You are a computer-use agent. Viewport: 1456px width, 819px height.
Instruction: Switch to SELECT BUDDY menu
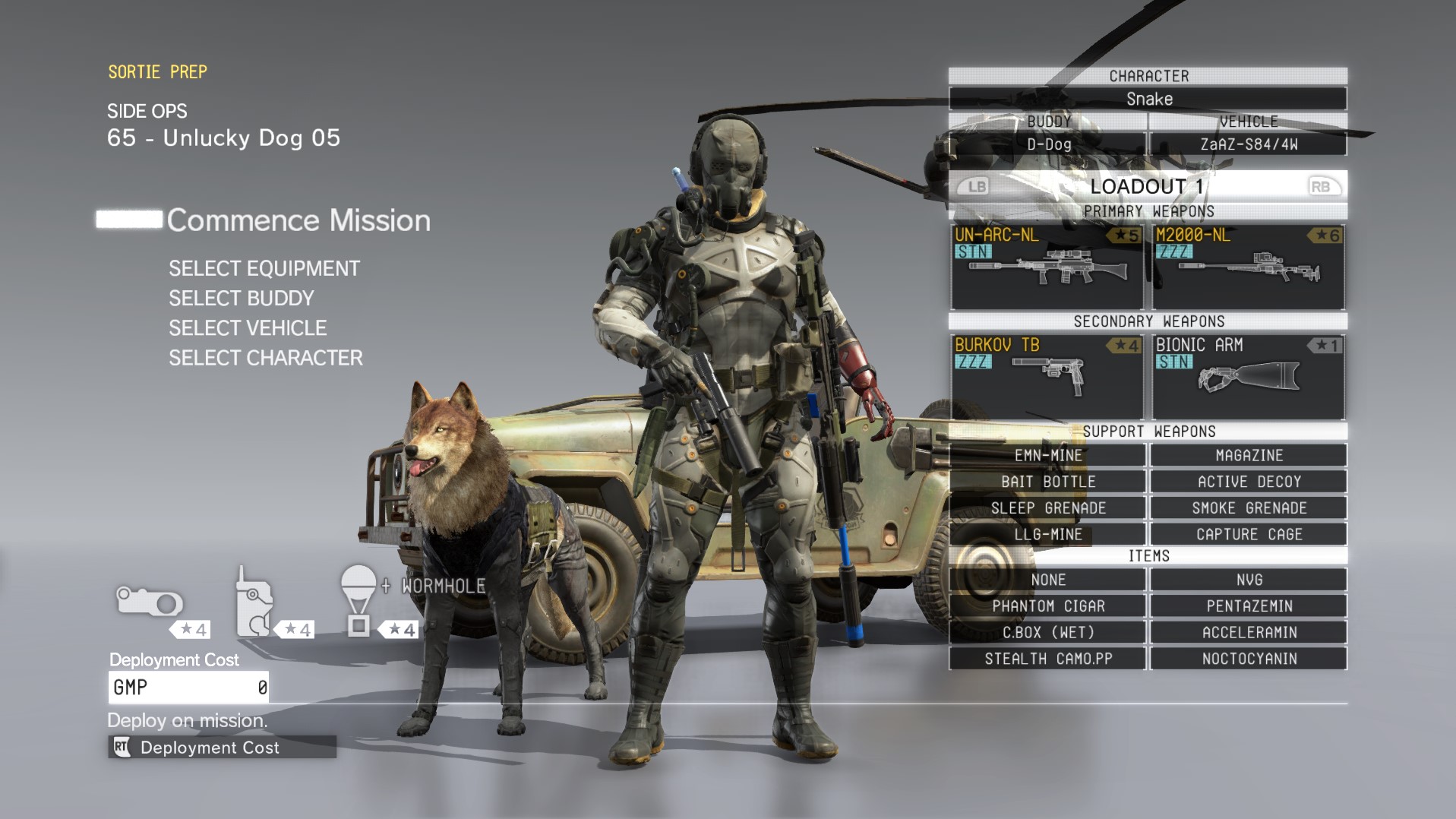point(242,298)
